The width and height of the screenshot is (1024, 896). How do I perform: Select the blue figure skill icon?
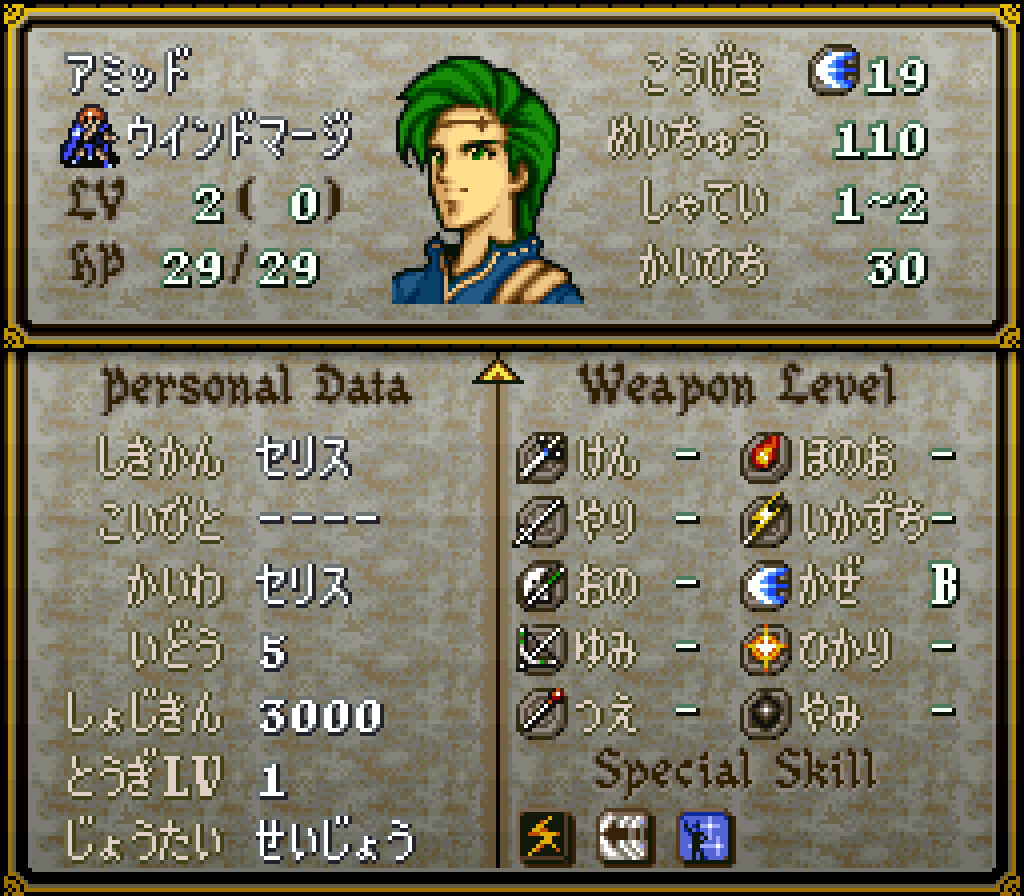pos(704,836)
